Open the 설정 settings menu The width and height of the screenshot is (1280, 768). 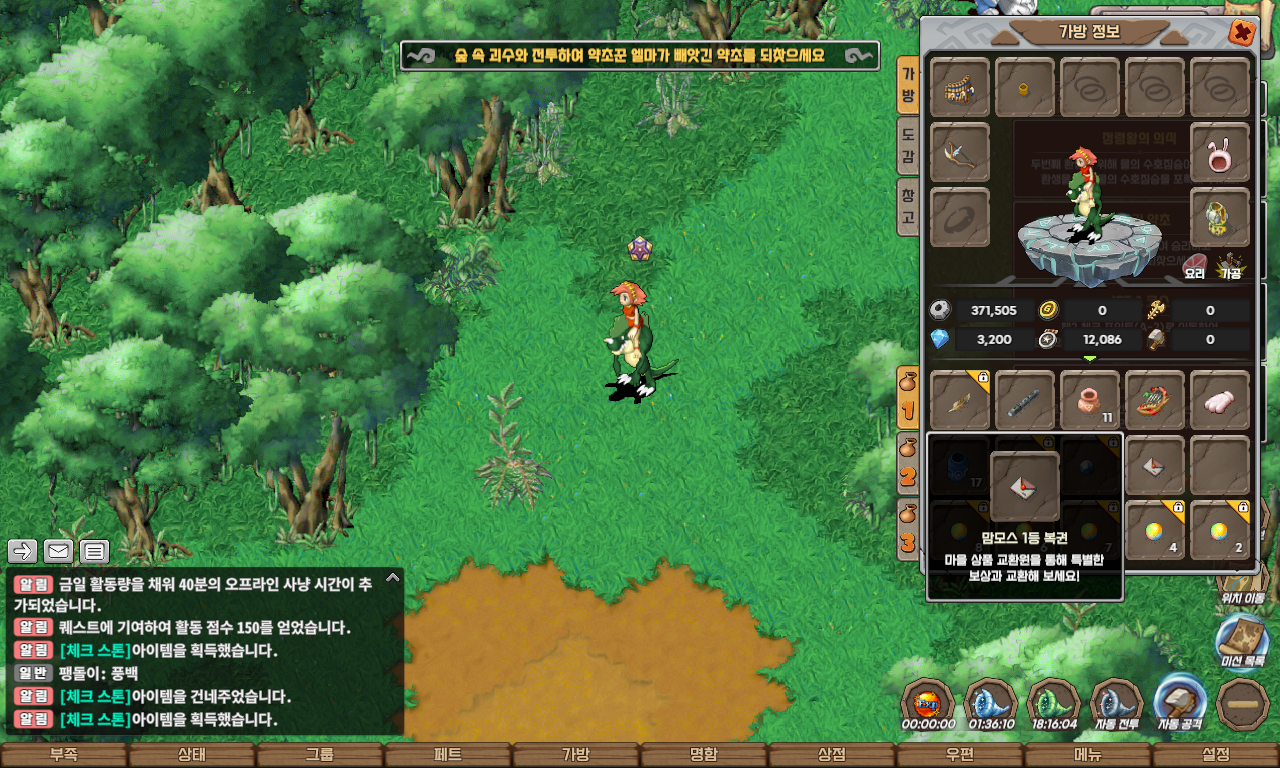(x=1216, y=755)
